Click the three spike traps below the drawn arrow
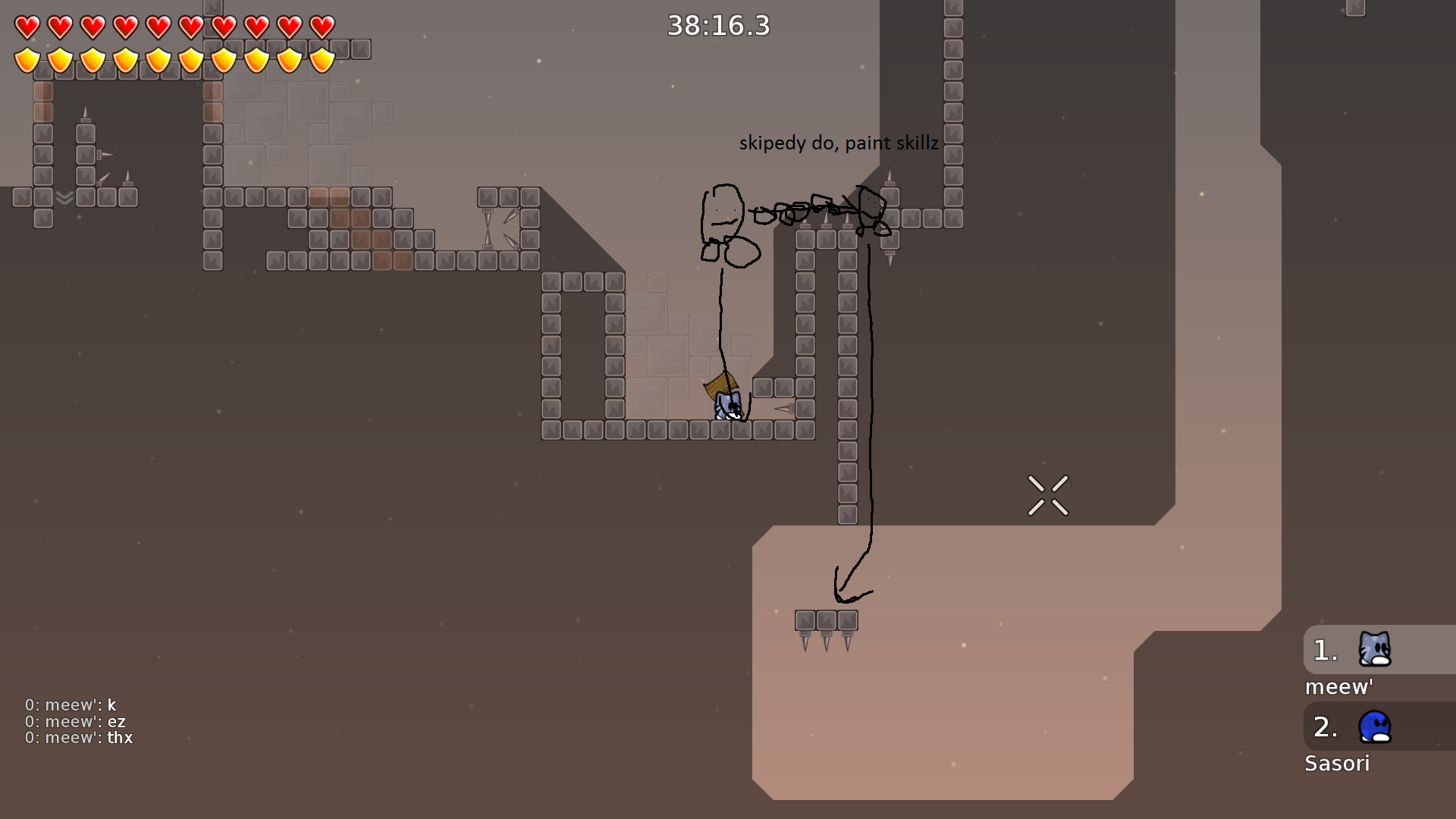This screenshot has height=819, width=1456. pyautogui.click(x=826, y=626)
